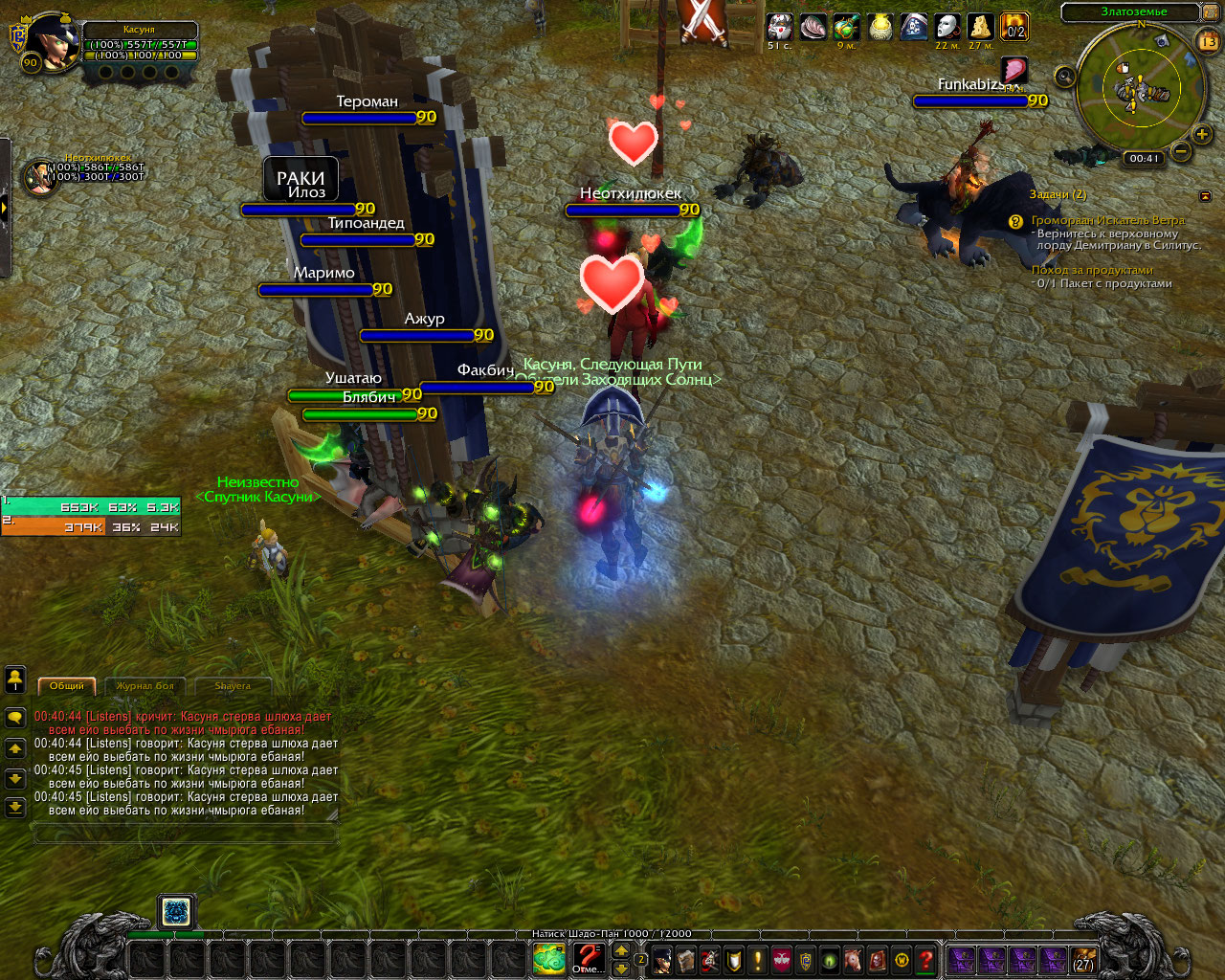This screenshot has height=980, width=1225.
Task: Open the social friends button
Action: [x=15, y=679]
